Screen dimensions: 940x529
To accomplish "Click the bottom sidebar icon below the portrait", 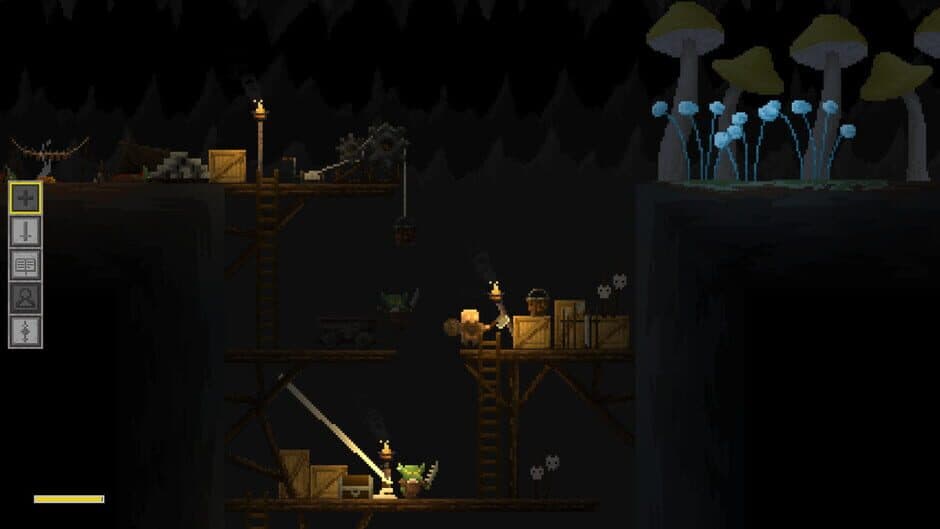I will point(25,331).
